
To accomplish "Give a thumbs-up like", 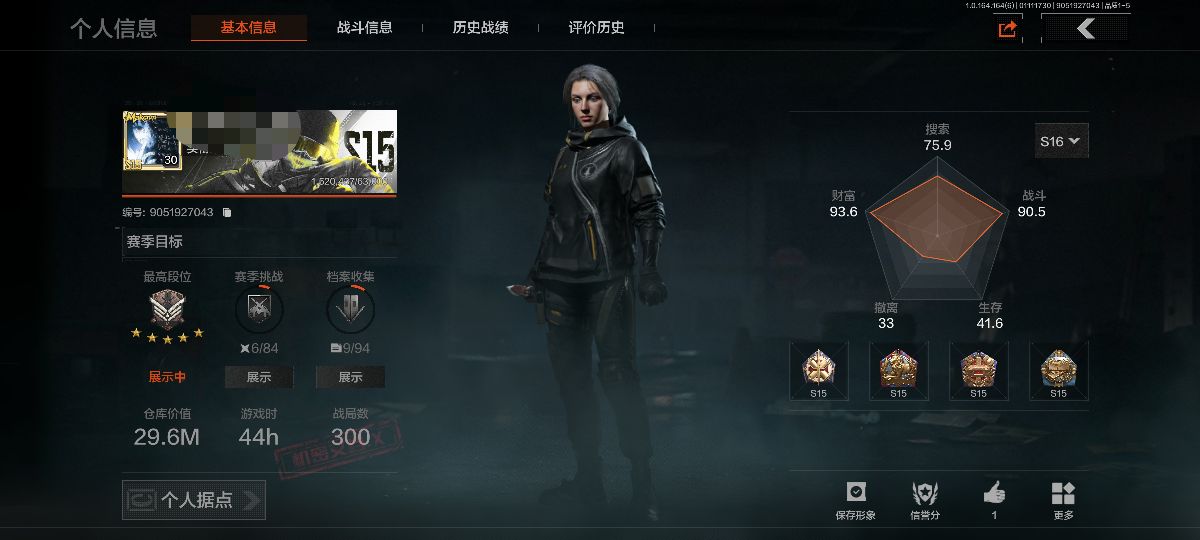I will point(994,500).
